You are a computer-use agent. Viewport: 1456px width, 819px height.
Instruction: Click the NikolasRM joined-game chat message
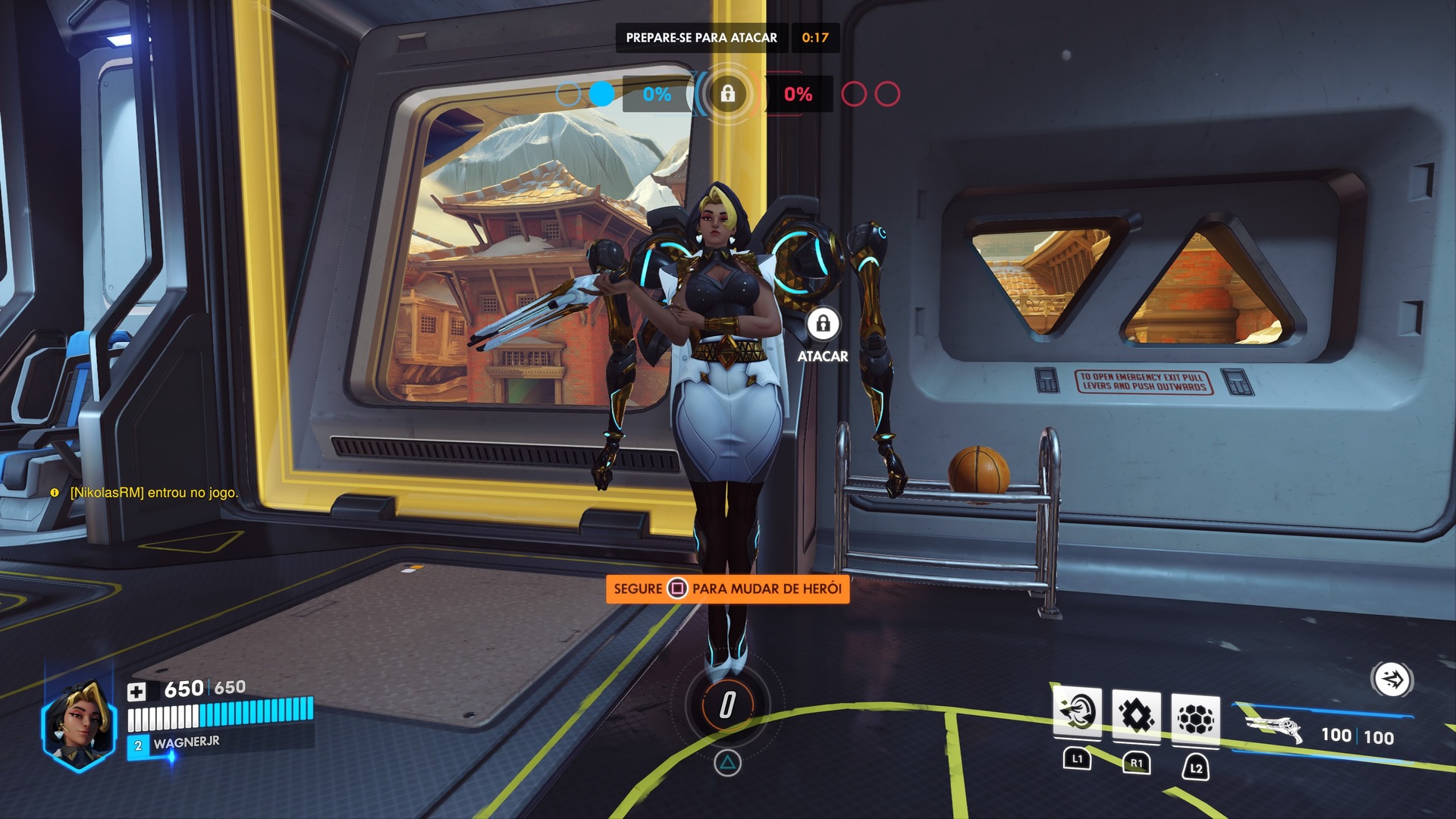point(153,493)
